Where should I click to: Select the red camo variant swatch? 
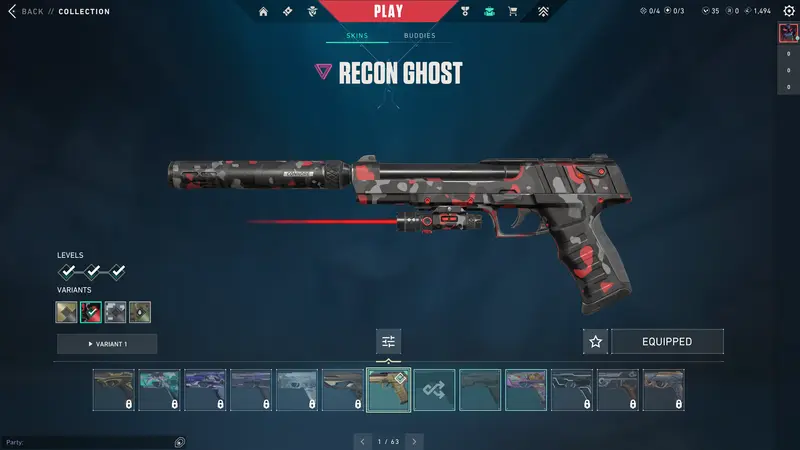[91, 312]
